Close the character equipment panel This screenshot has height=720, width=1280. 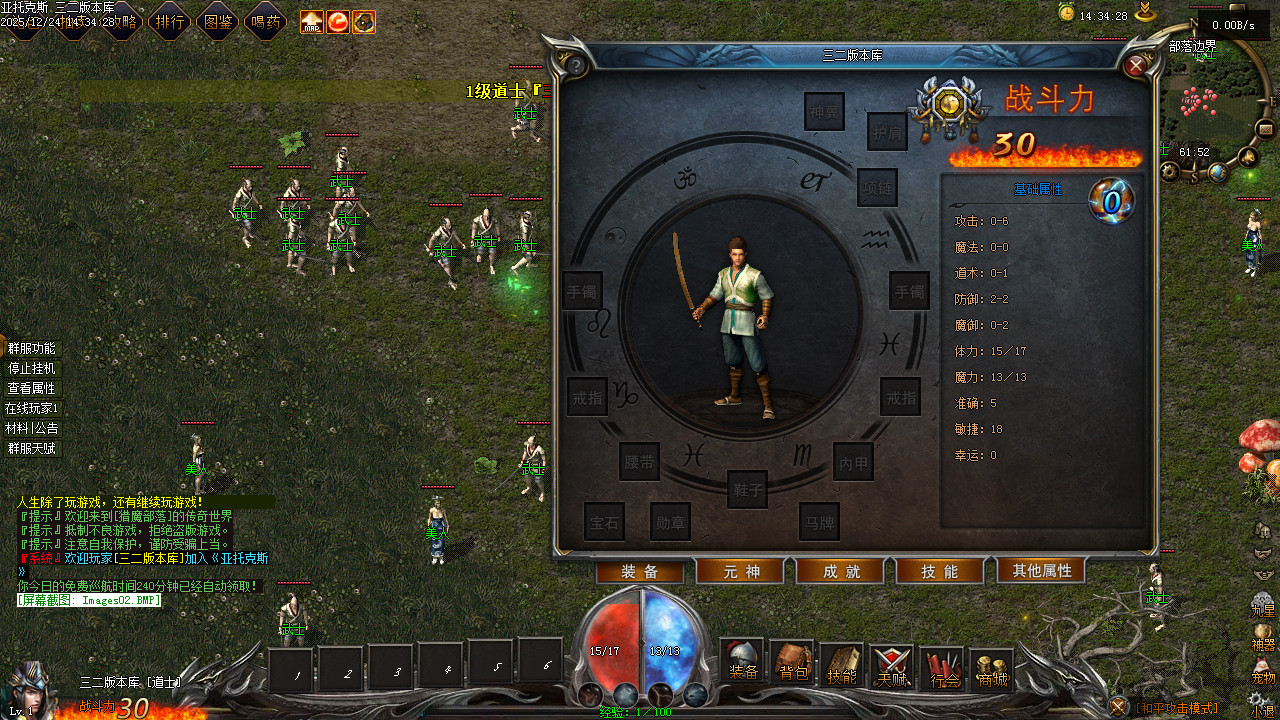1136,66
